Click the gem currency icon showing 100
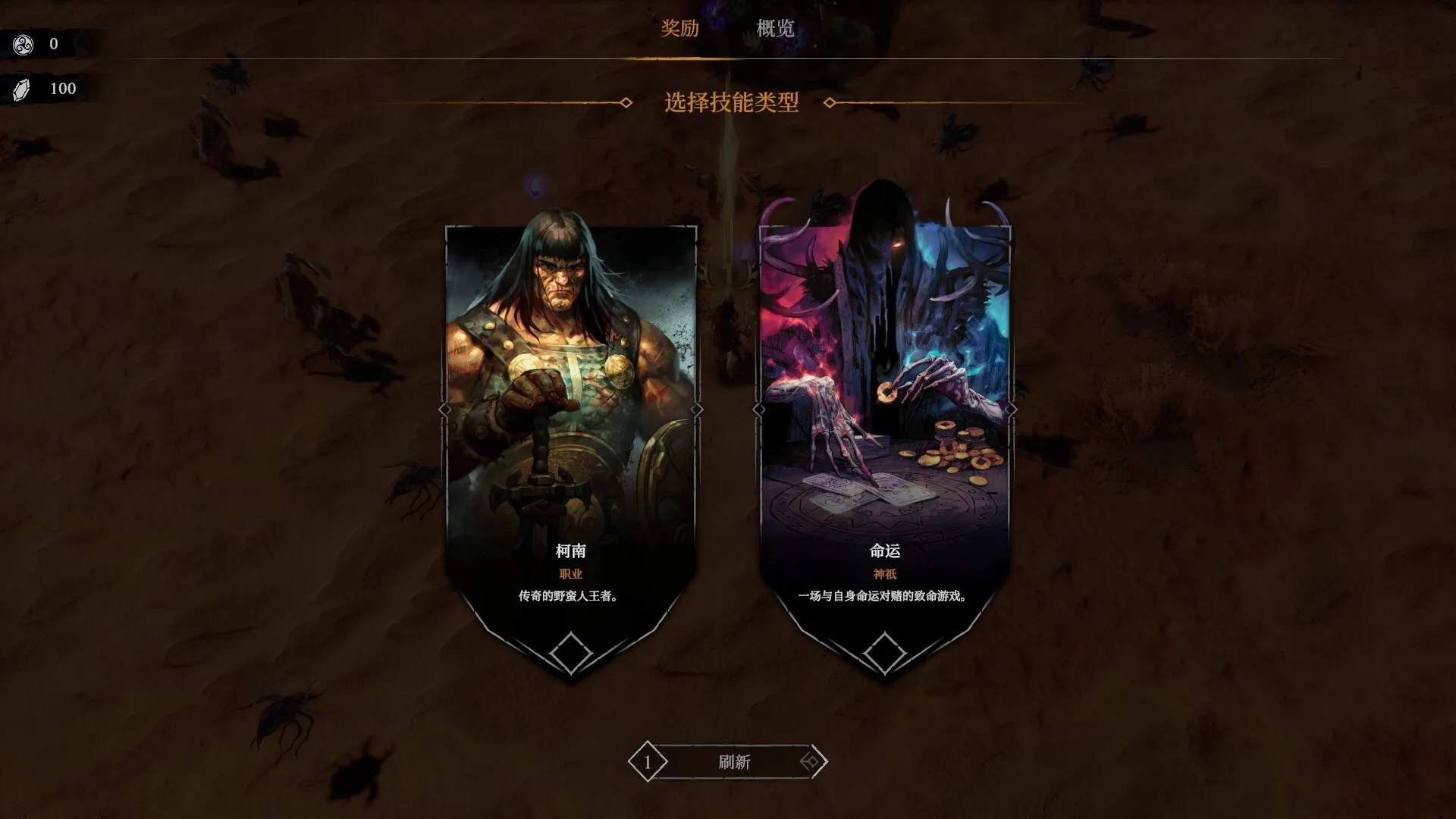Viewport: 1456px width, 819px height. (x=23, y=88)
